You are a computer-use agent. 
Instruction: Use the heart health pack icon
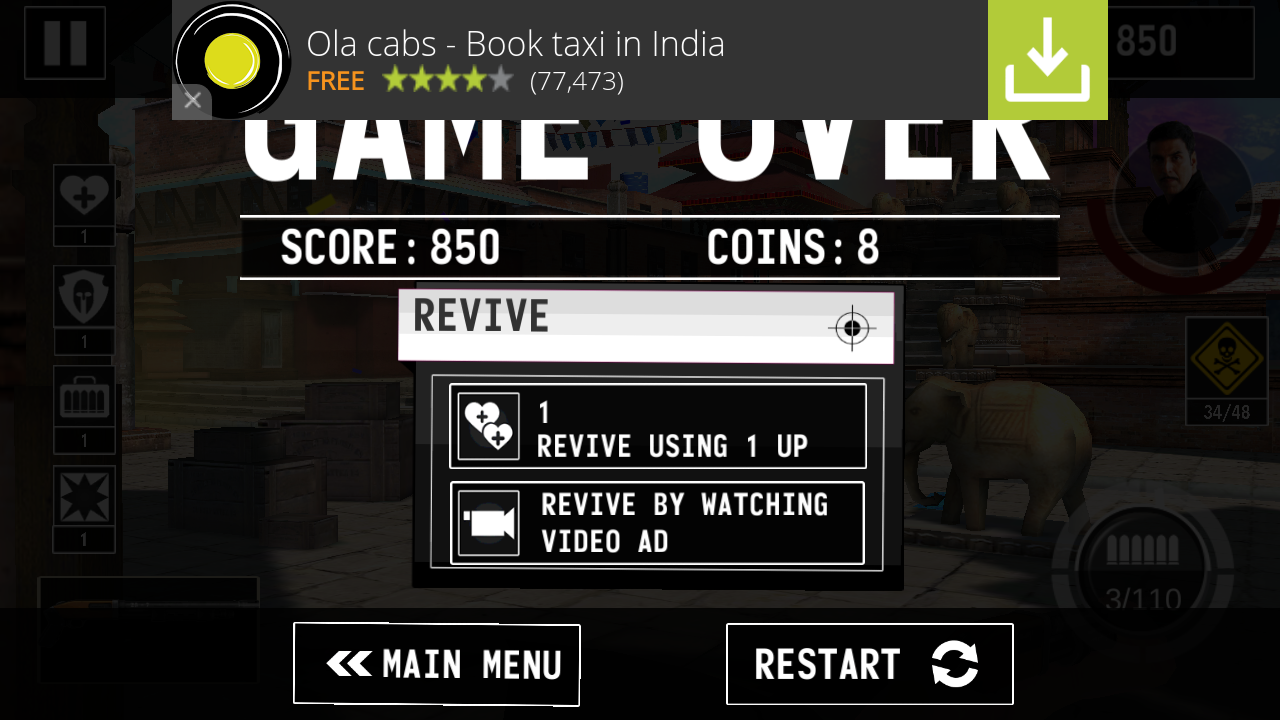[x=84, y=196]
